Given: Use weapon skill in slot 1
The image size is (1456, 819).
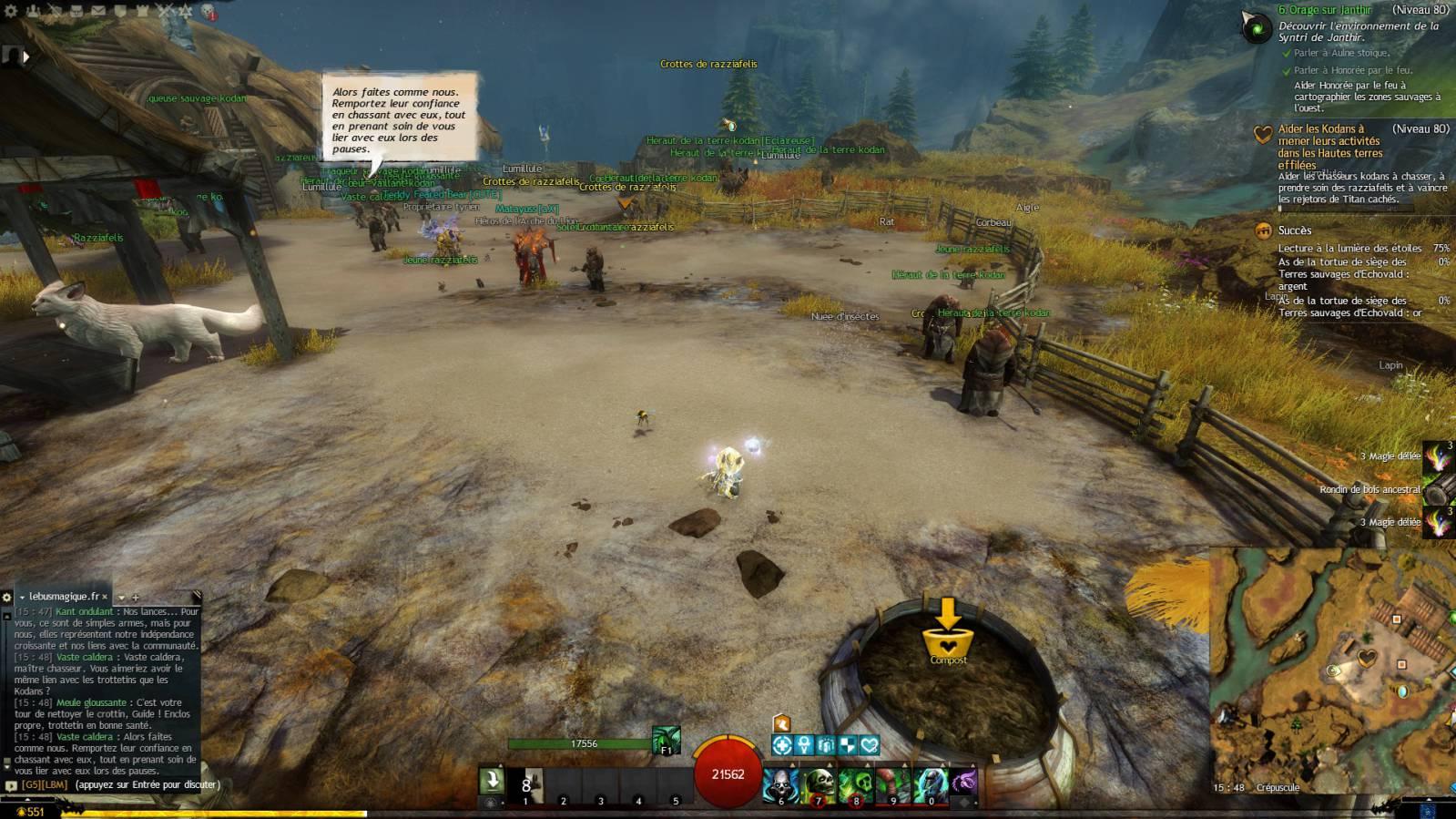Looking at the screenshot, I should click(525, 784).
